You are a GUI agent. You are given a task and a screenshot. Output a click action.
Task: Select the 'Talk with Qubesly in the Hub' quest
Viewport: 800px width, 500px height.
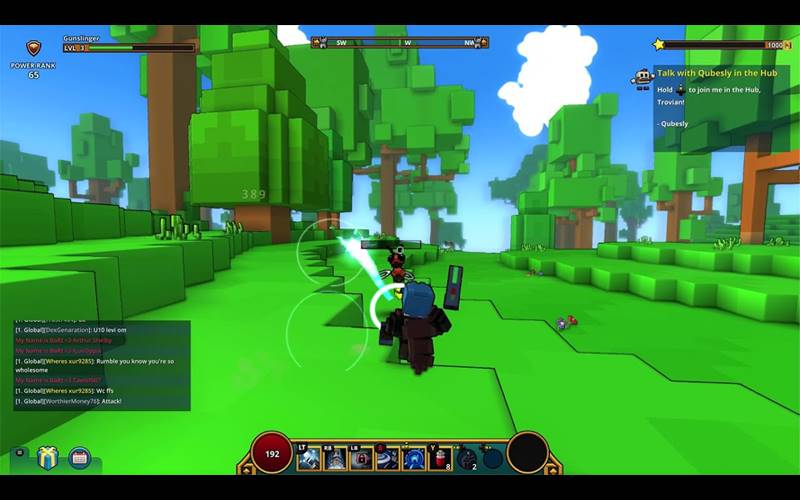click(720, 73)
